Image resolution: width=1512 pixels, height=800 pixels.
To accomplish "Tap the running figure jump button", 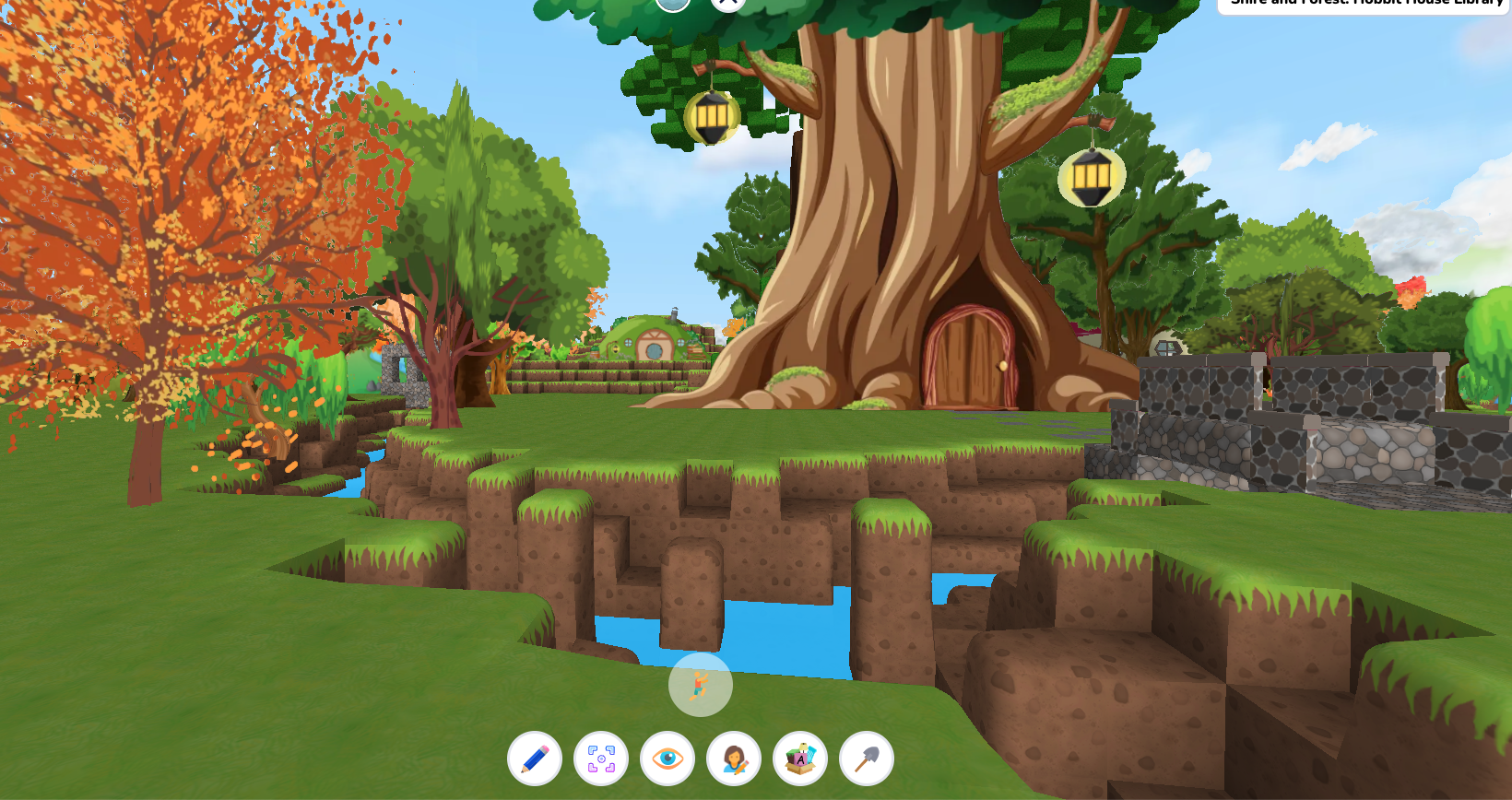I will click(701, 685).
